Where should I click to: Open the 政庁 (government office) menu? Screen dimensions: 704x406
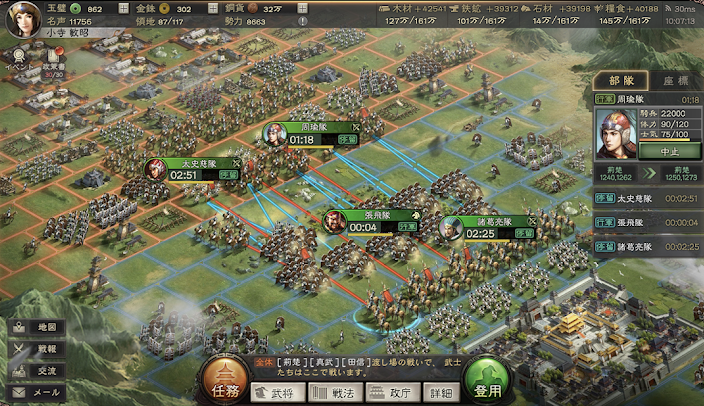tap(393, 392)
